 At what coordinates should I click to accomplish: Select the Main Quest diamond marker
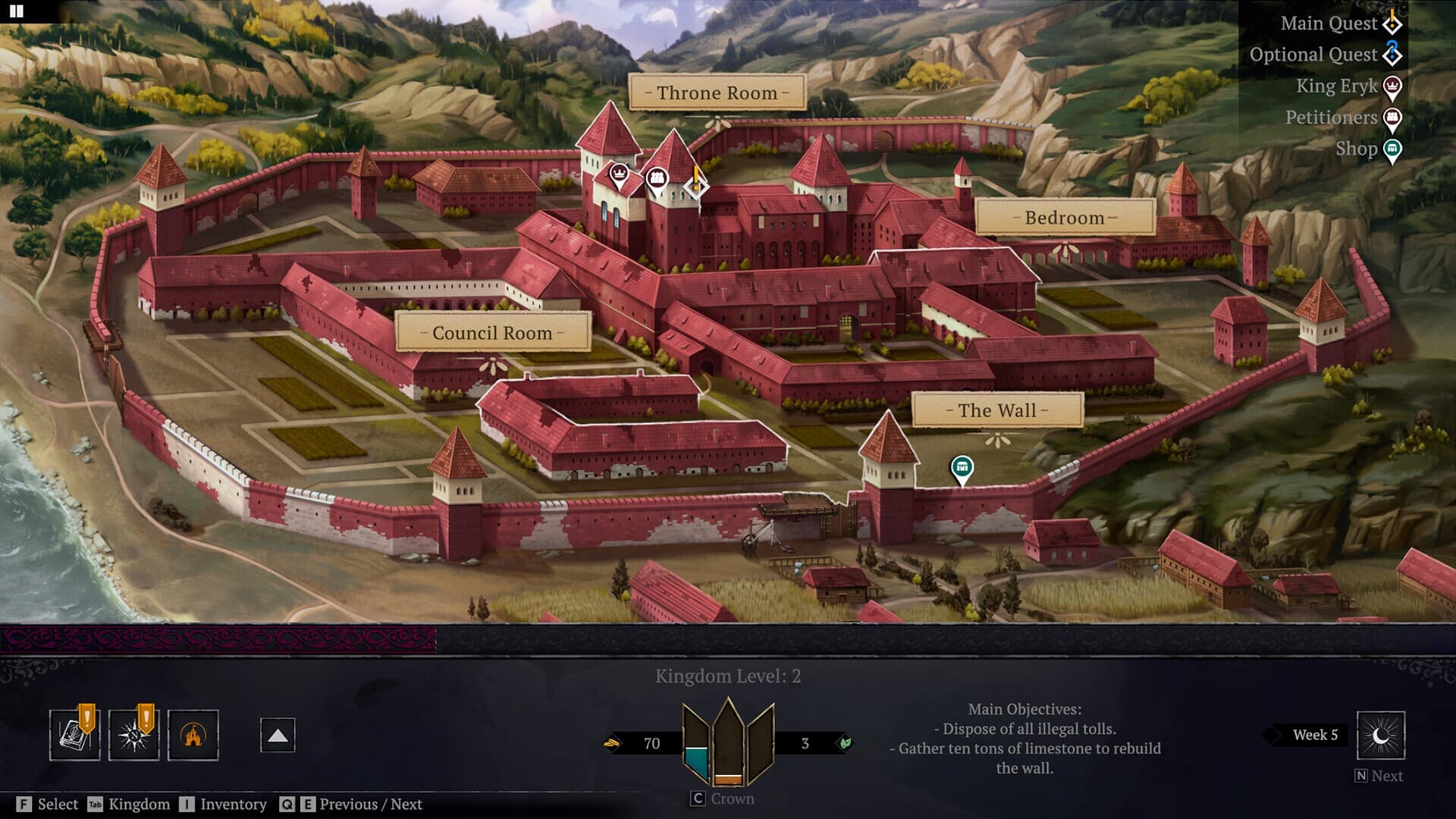(694, 185)
